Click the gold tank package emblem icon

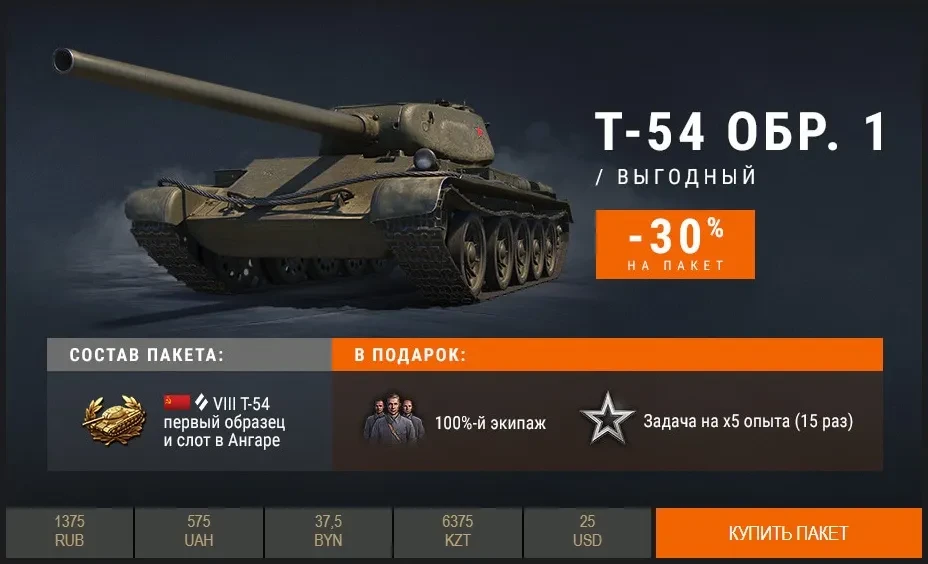(x=114, y=421)
